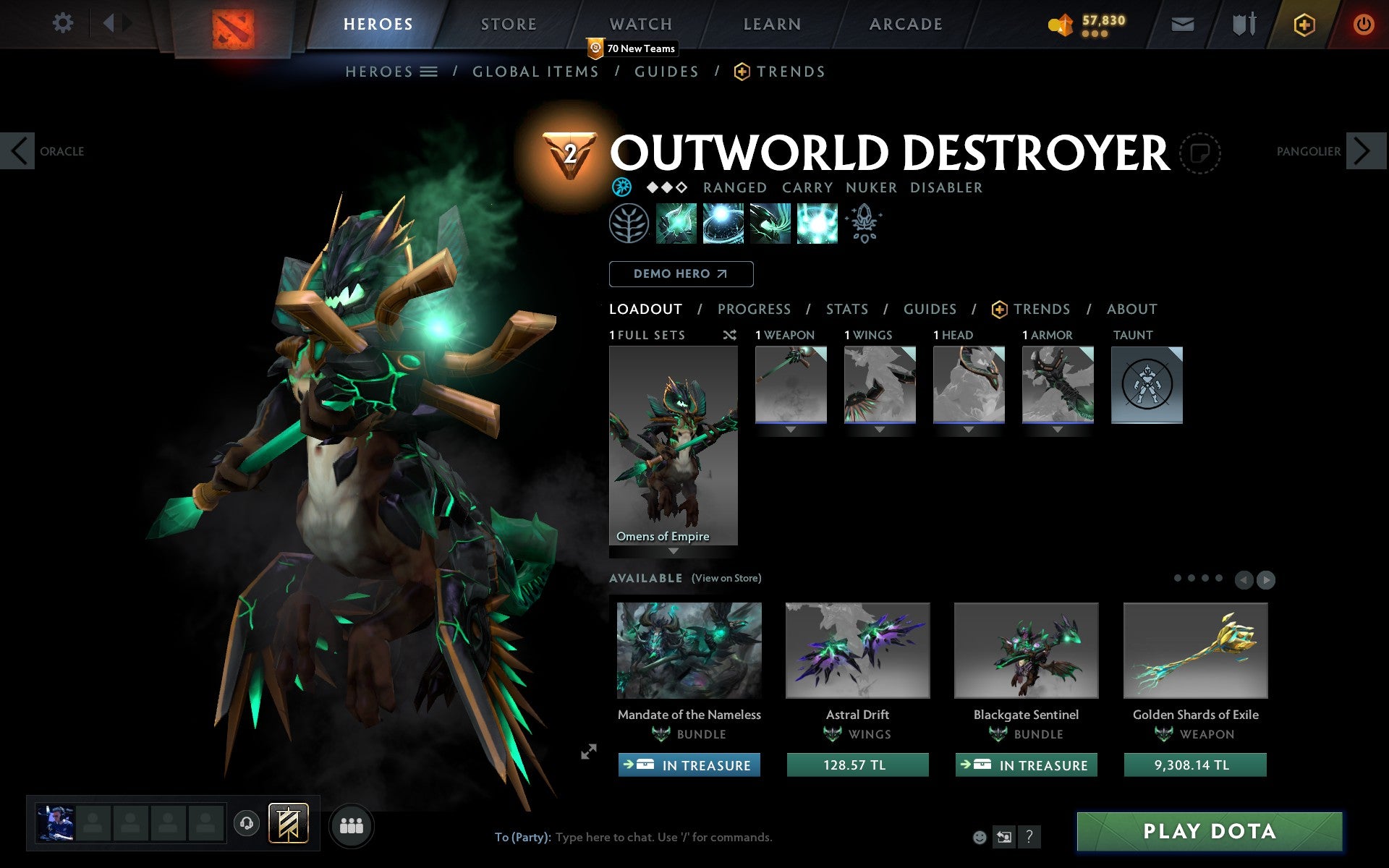Open the PROGRESS tab
Image resolution: width=1389 pixels, height=868 pixels.
(x=754, y=309)
